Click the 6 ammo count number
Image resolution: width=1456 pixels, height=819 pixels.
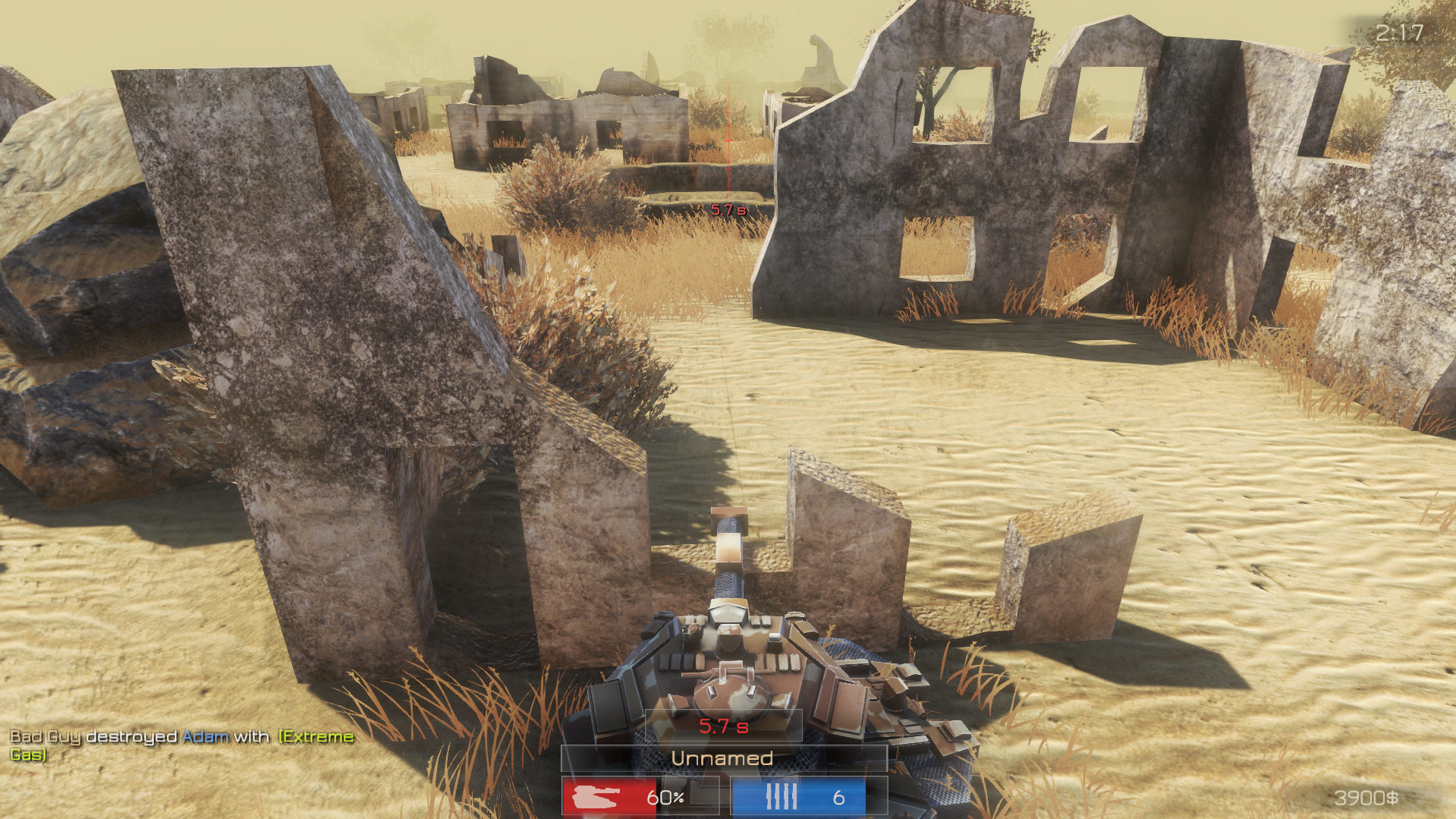(x=838, y=798)
